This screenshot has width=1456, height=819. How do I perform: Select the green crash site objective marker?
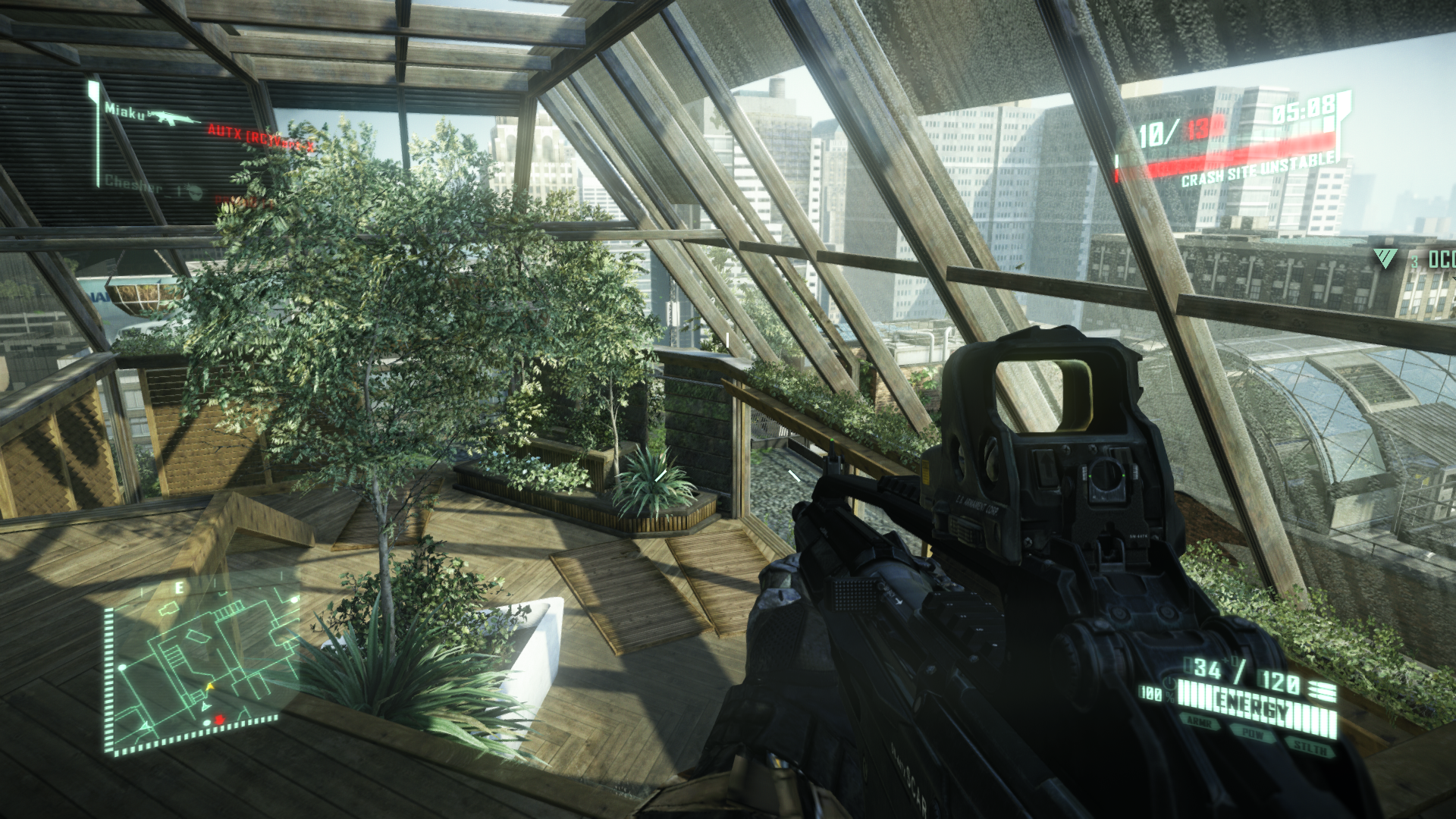pyautogui.click(x=1385, y=259)
